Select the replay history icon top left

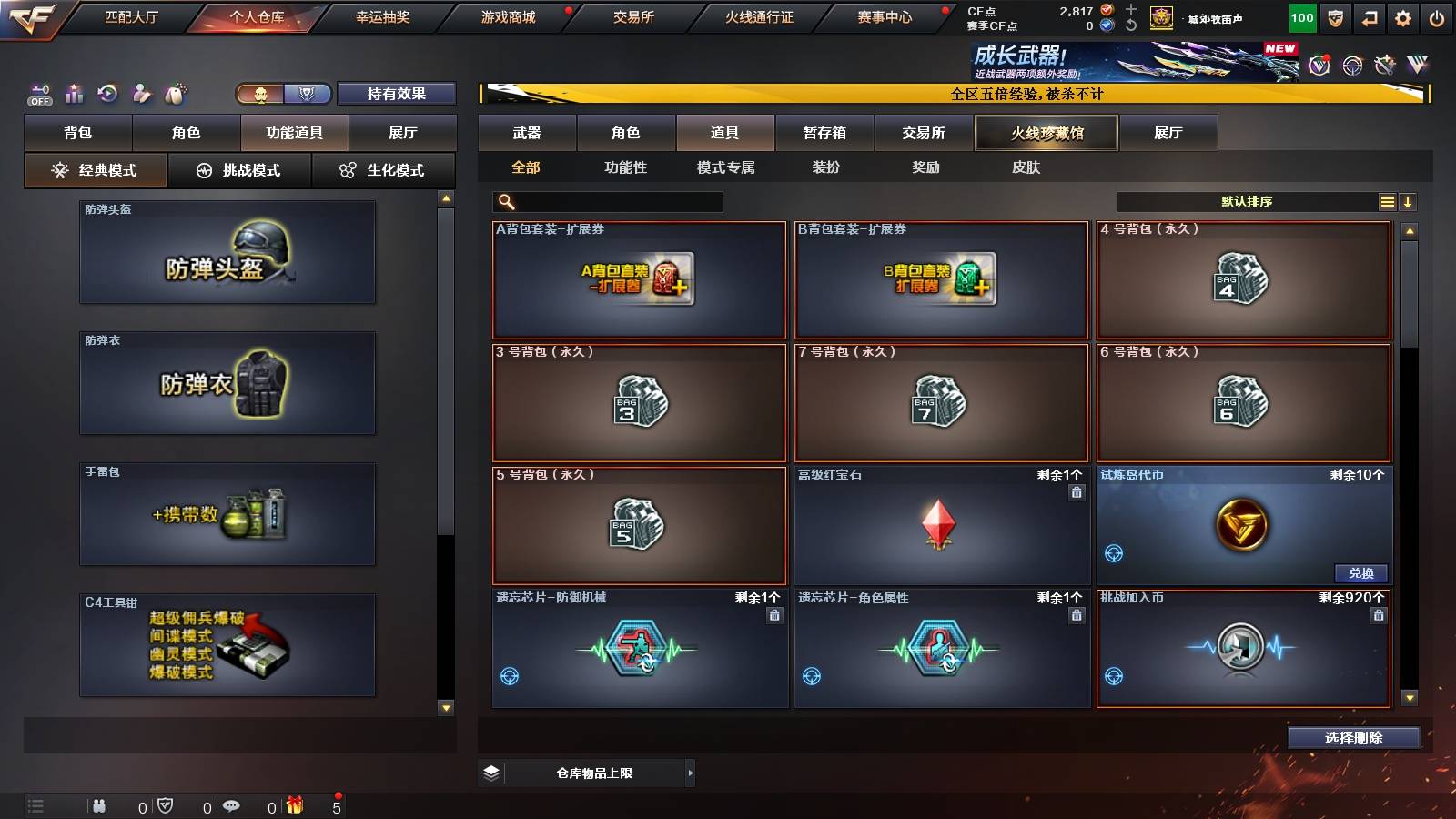[x=109, y=92]
